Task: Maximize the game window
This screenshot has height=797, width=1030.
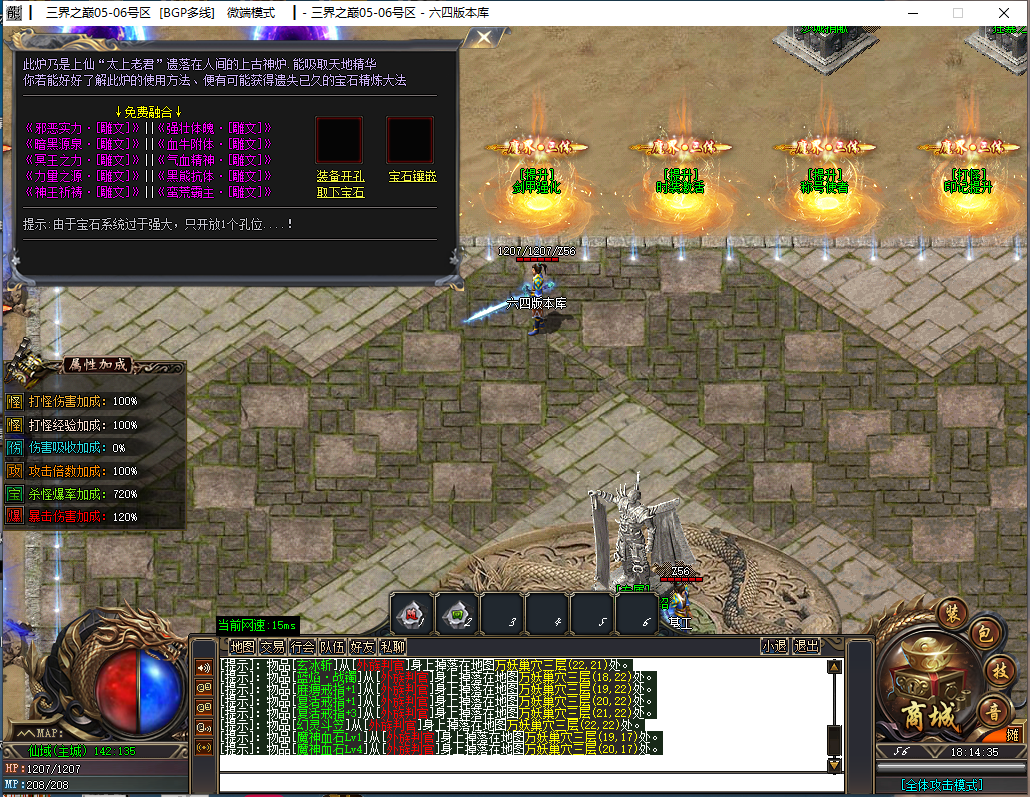Action: pyautogui.click(x=957, y=13)
